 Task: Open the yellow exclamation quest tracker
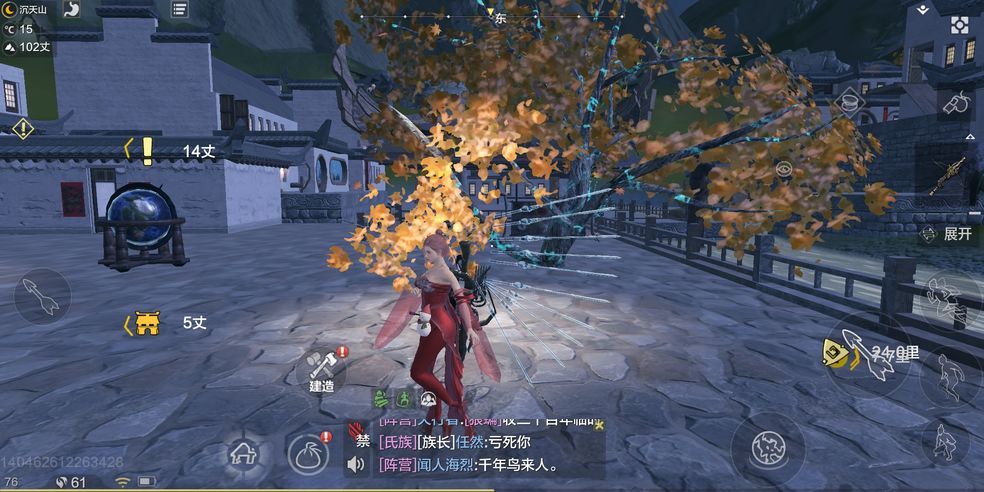pos(147,150)
